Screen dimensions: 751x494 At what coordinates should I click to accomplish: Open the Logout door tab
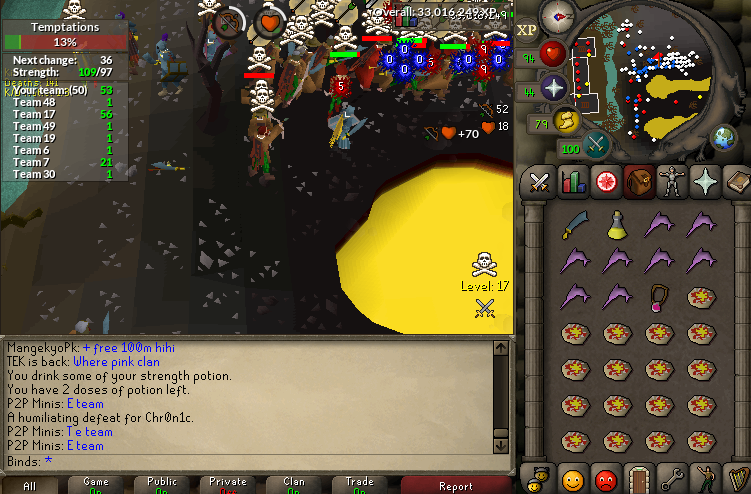638,478
